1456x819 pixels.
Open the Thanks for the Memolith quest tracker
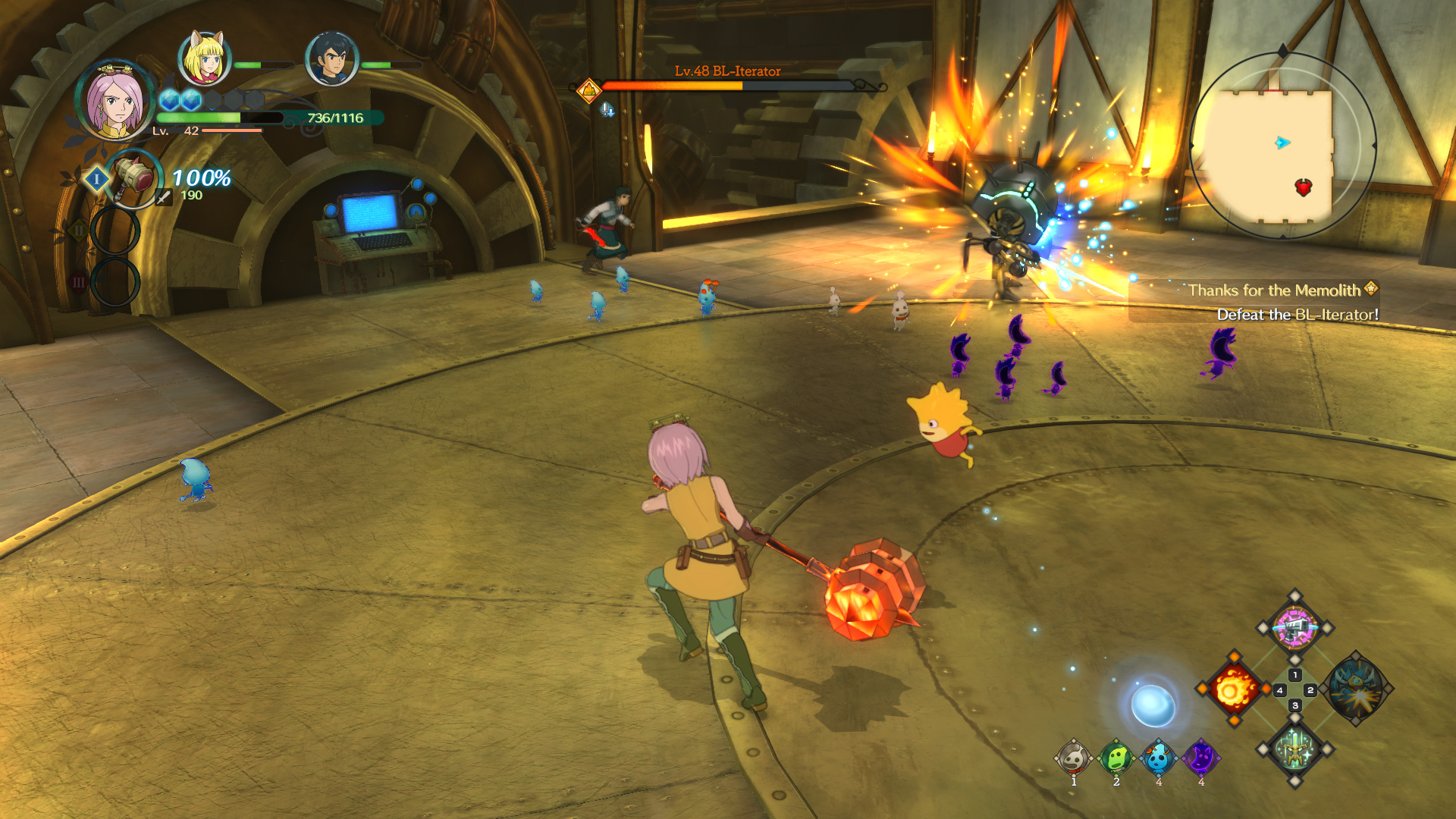pos(1274,290)
